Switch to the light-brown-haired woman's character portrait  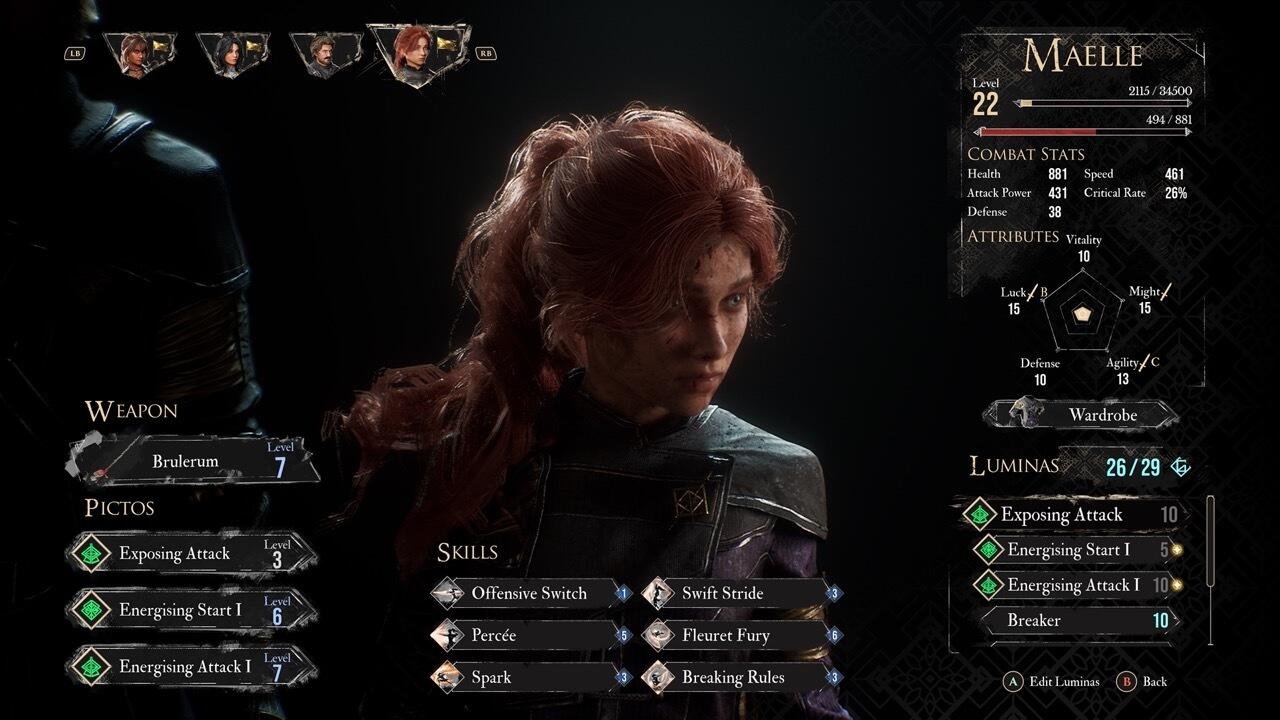139,53
